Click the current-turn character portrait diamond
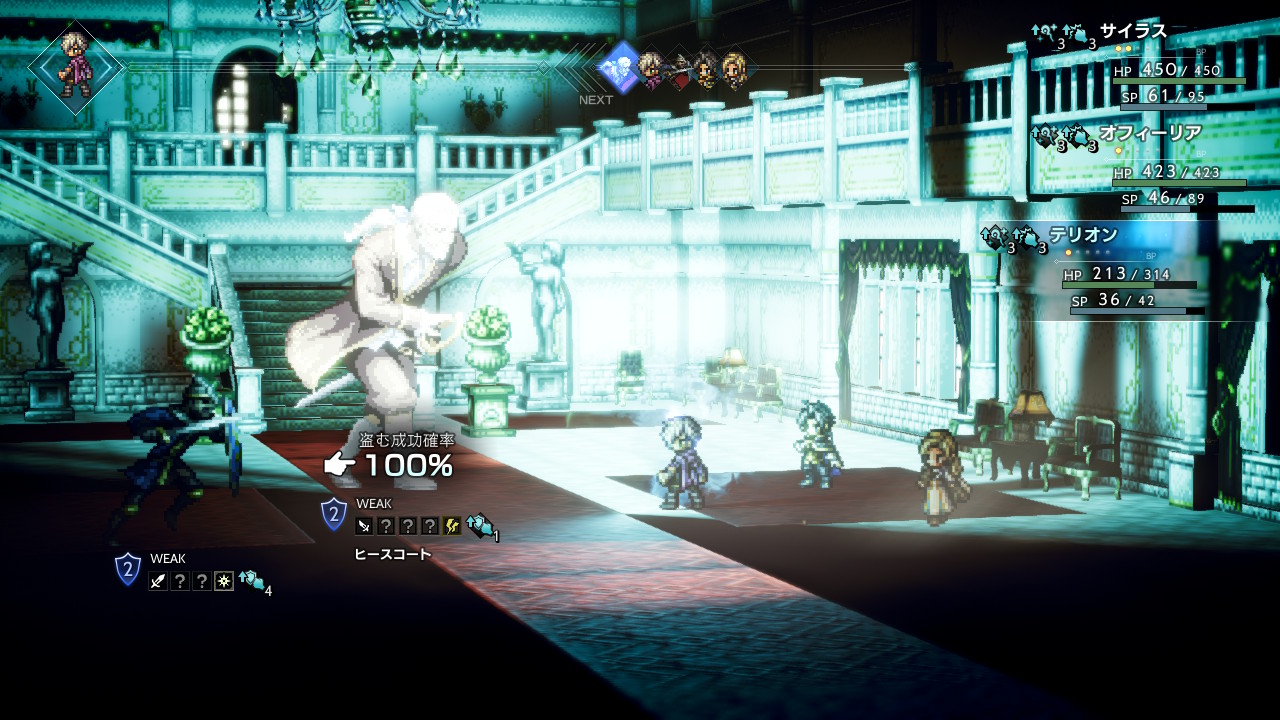1280x720 pixels. pos(75,68)
